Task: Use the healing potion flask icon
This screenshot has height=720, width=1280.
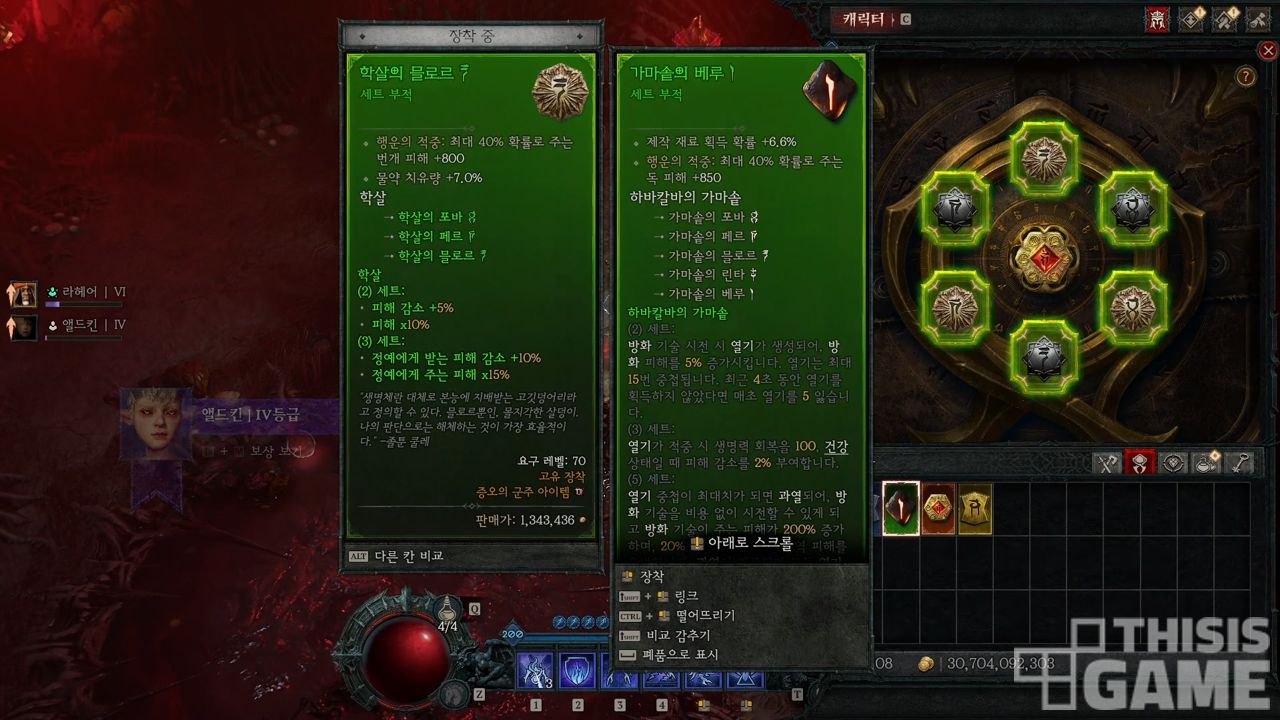Action: coord(449,608)
